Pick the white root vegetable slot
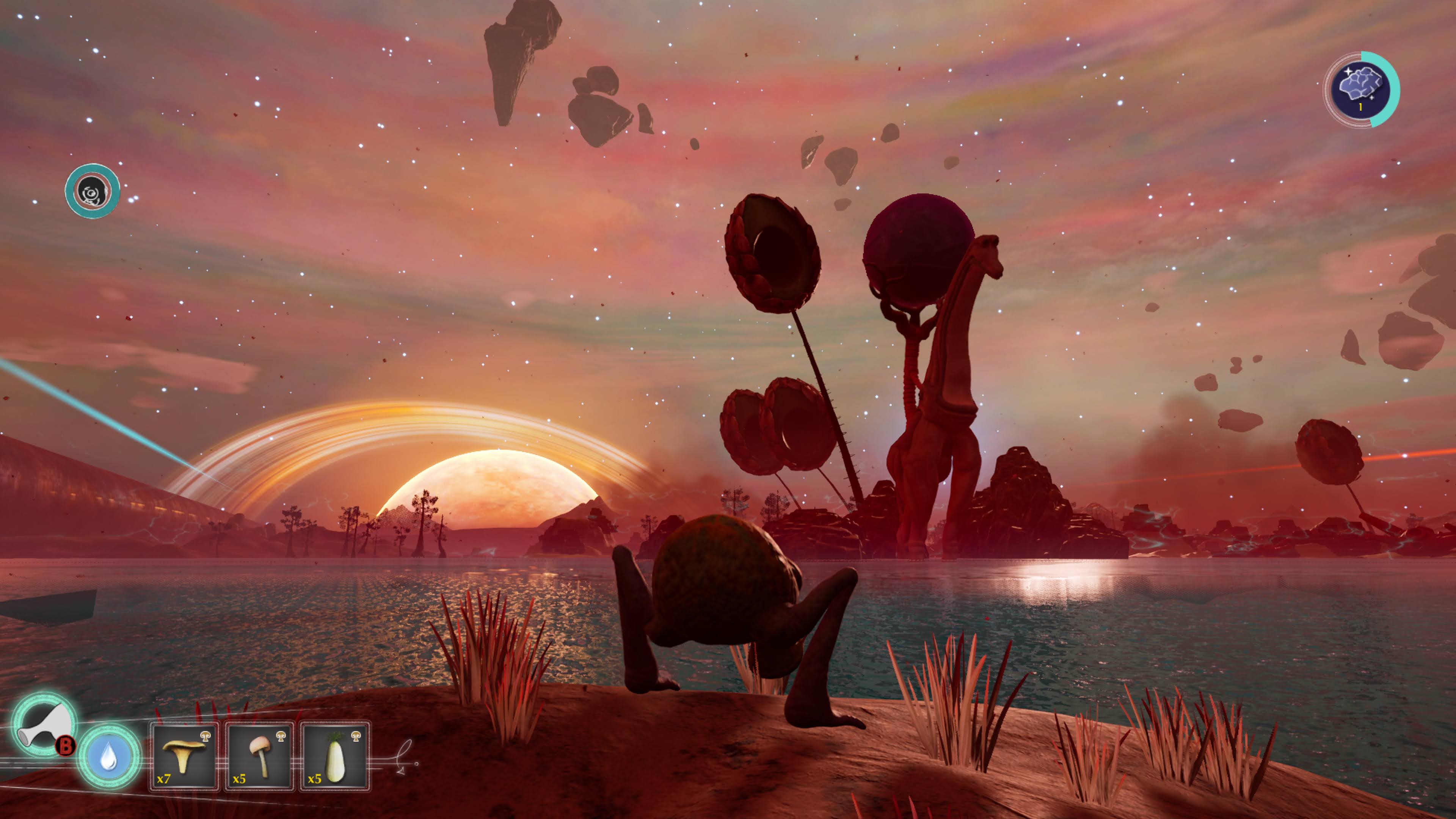1456x819 pixels. tap(334, 756)
